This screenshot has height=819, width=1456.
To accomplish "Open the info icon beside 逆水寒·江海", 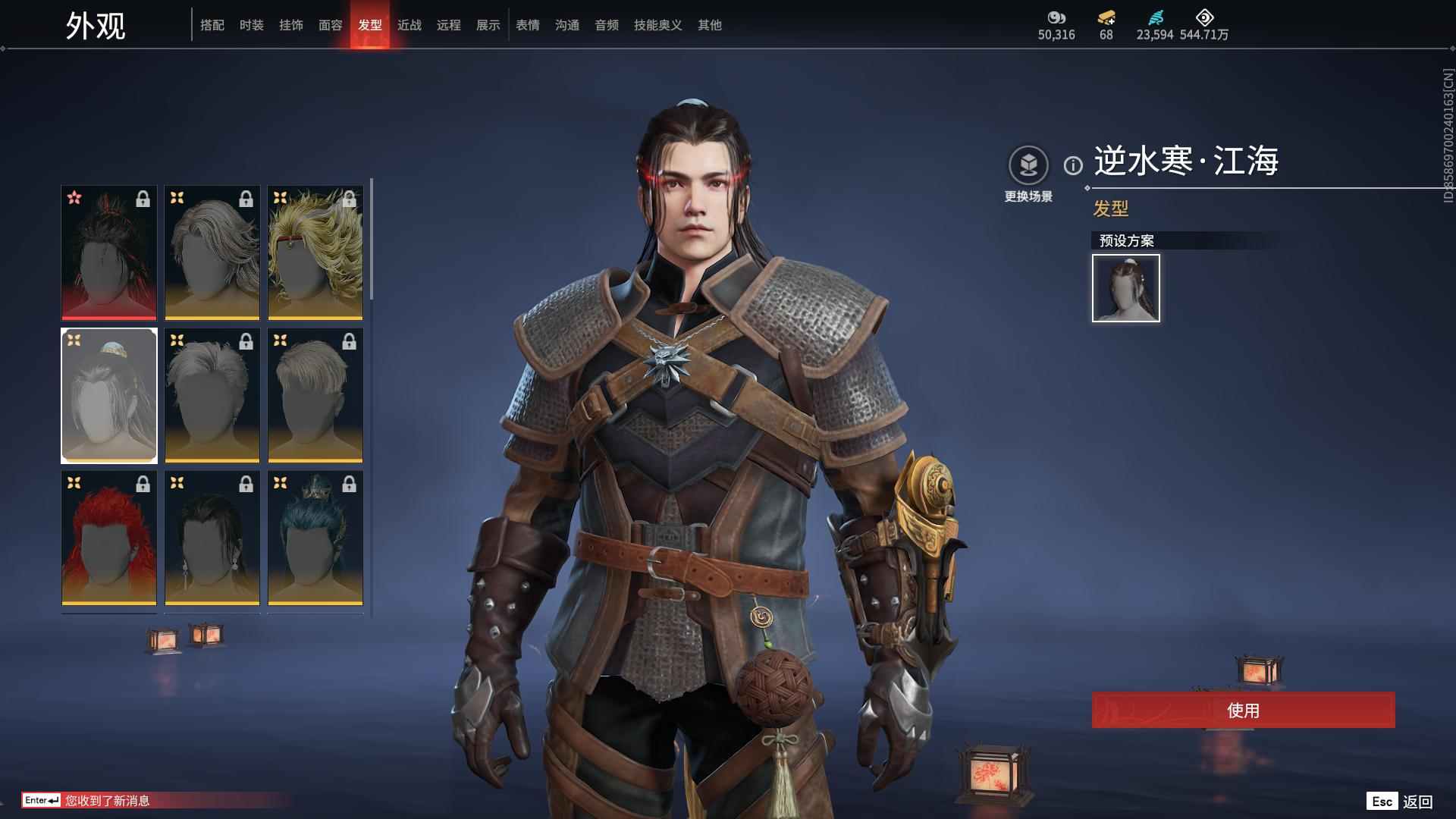I will tap(1073, 165).
